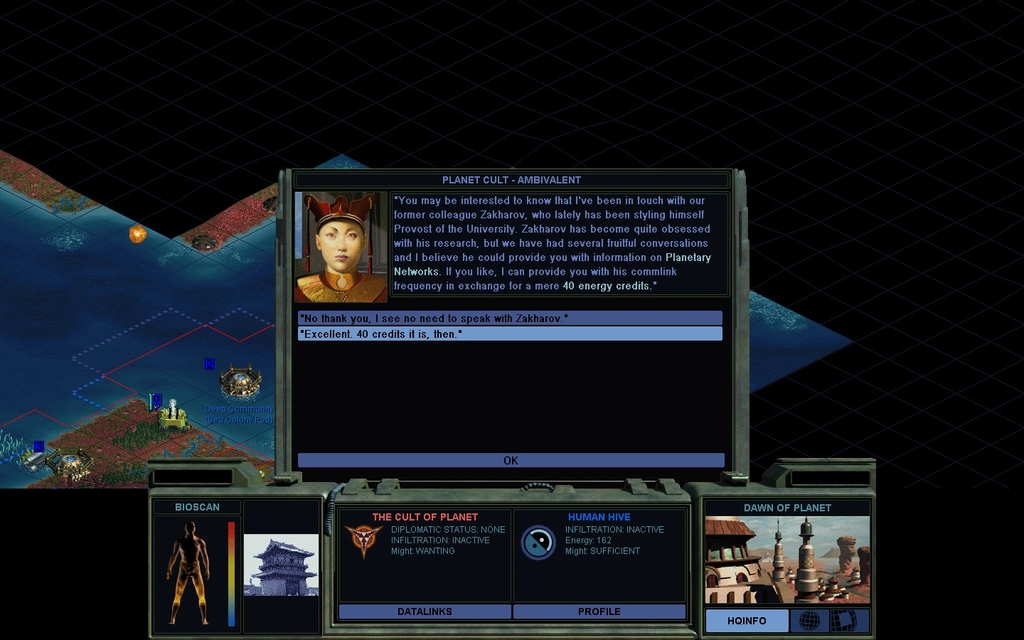Accept the 40 credits commlink deal
The height and width of the screenshot is (640, 1024).
[x=510, y=334]
